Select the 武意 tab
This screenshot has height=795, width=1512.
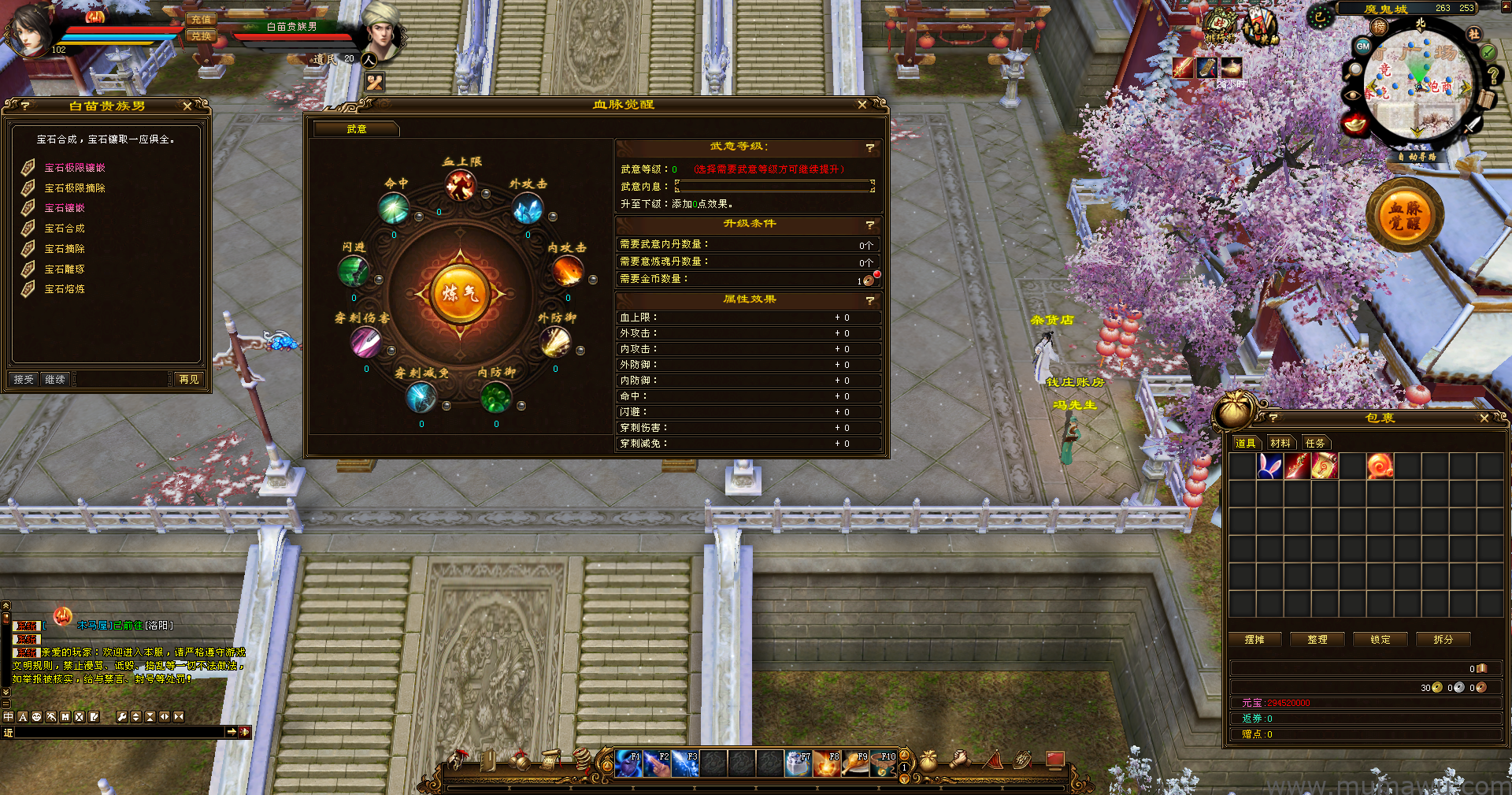pos(357,129)
